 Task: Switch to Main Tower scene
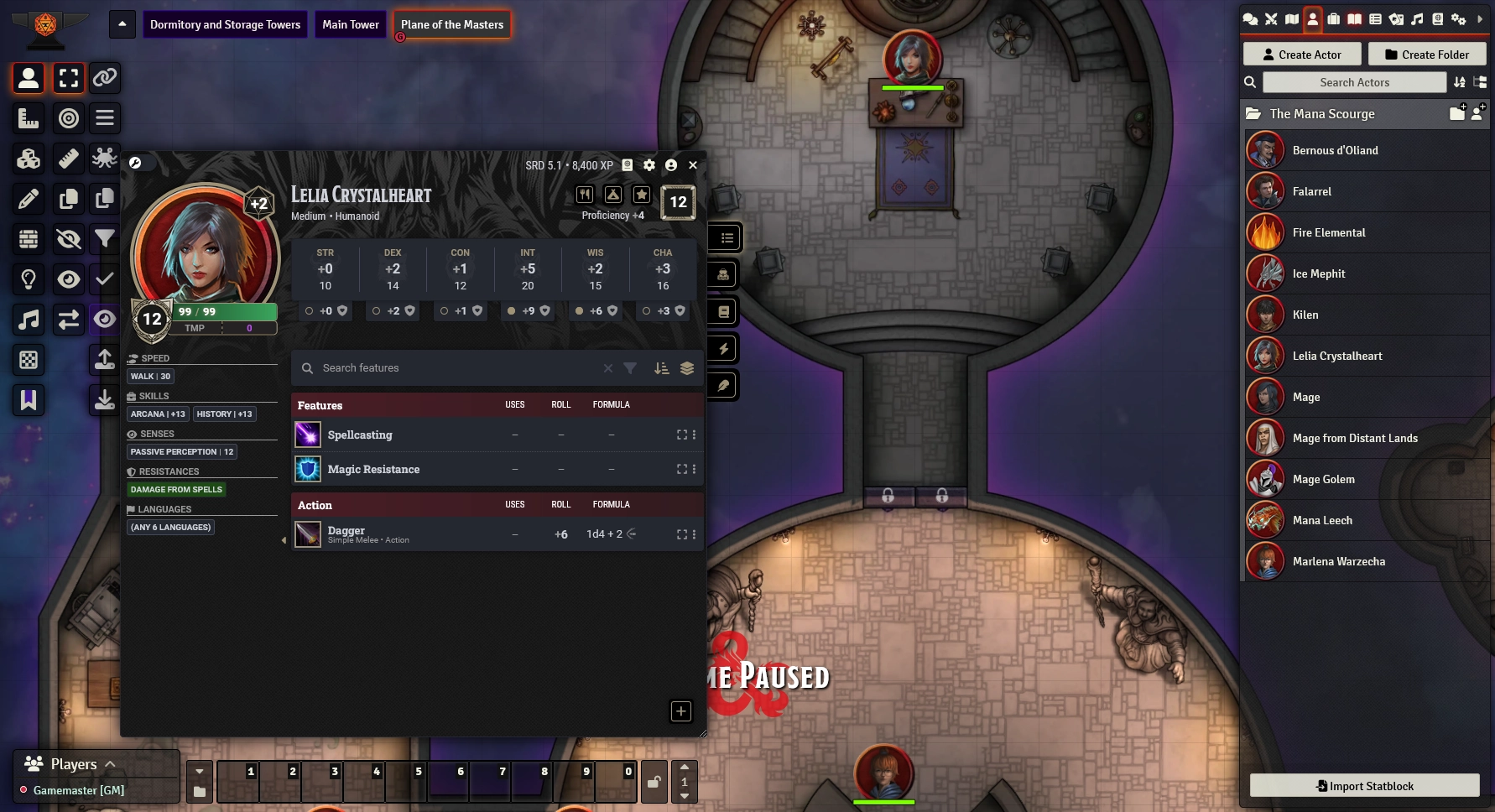(x=351, y=24)
